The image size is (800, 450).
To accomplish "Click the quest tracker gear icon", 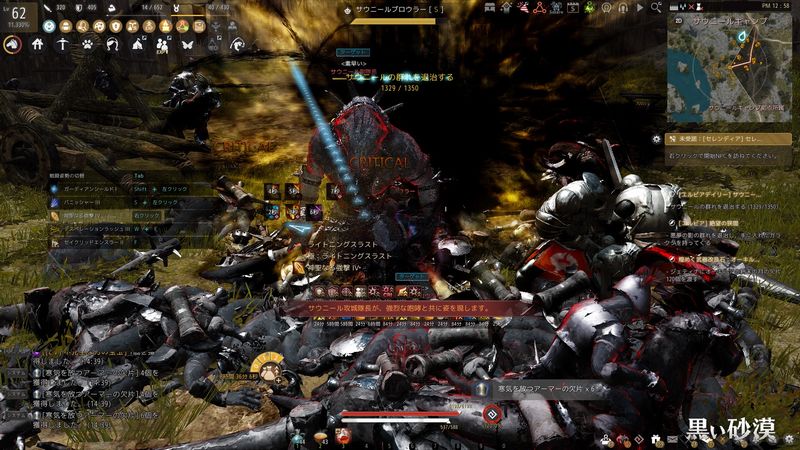I will (x=656, y=140).
